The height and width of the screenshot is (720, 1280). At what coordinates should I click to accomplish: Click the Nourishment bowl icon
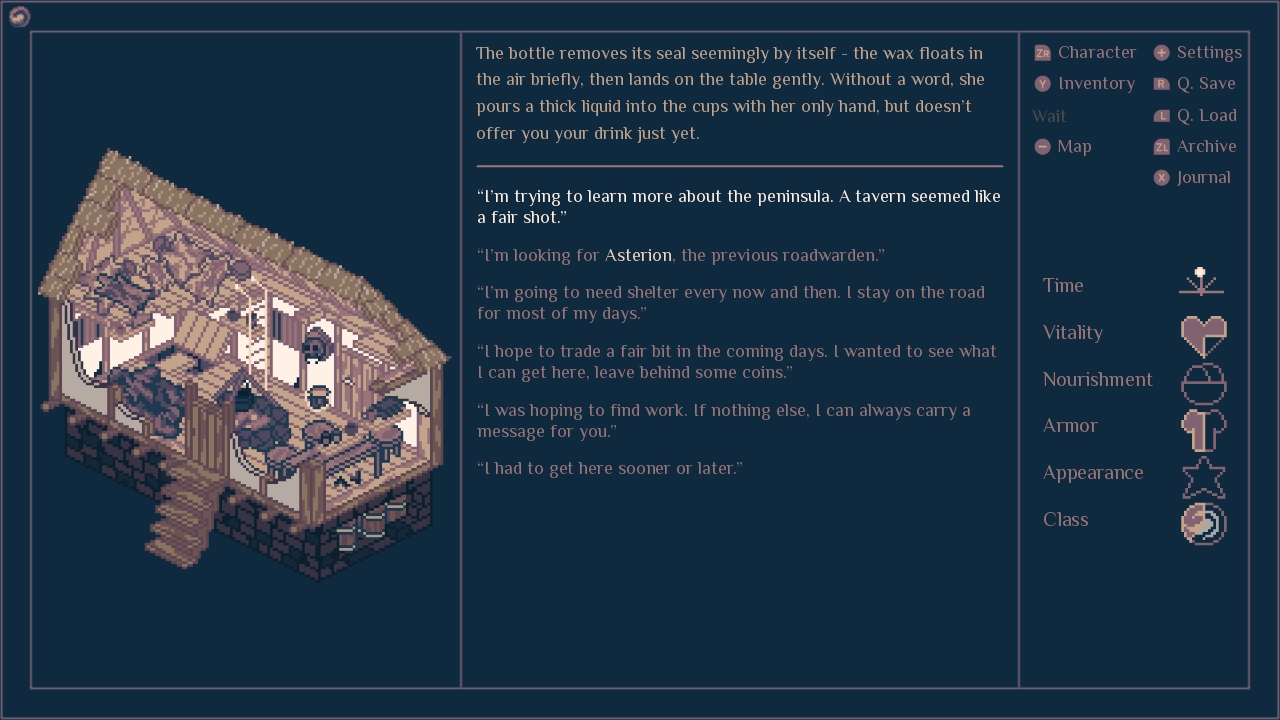1203,382
